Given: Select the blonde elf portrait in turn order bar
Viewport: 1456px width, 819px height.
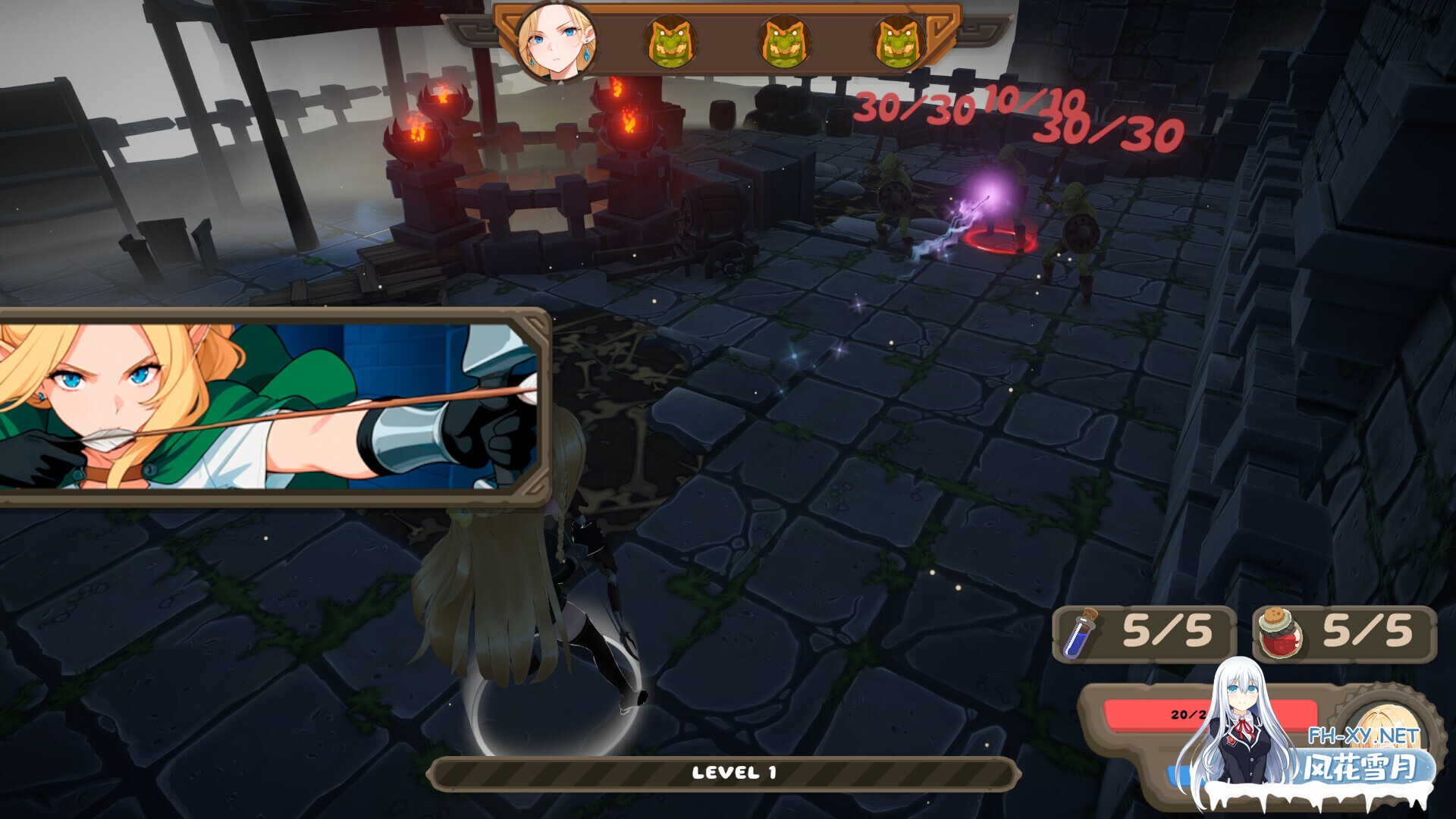Looking at the screenshot, I should coord(556,40).
